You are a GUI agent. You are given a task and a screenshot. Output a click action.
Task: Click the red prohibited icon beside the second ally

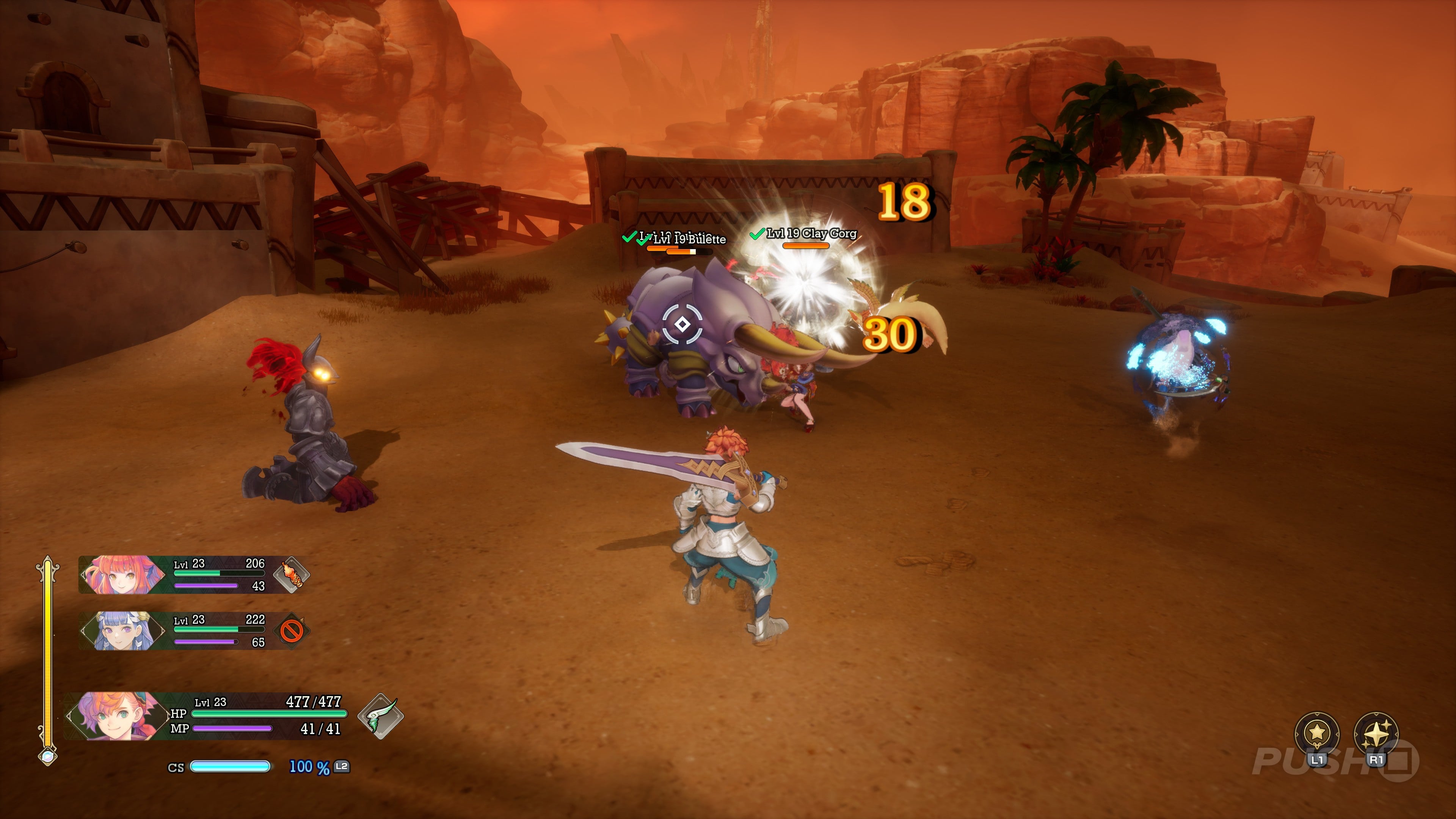click(292, 630)
